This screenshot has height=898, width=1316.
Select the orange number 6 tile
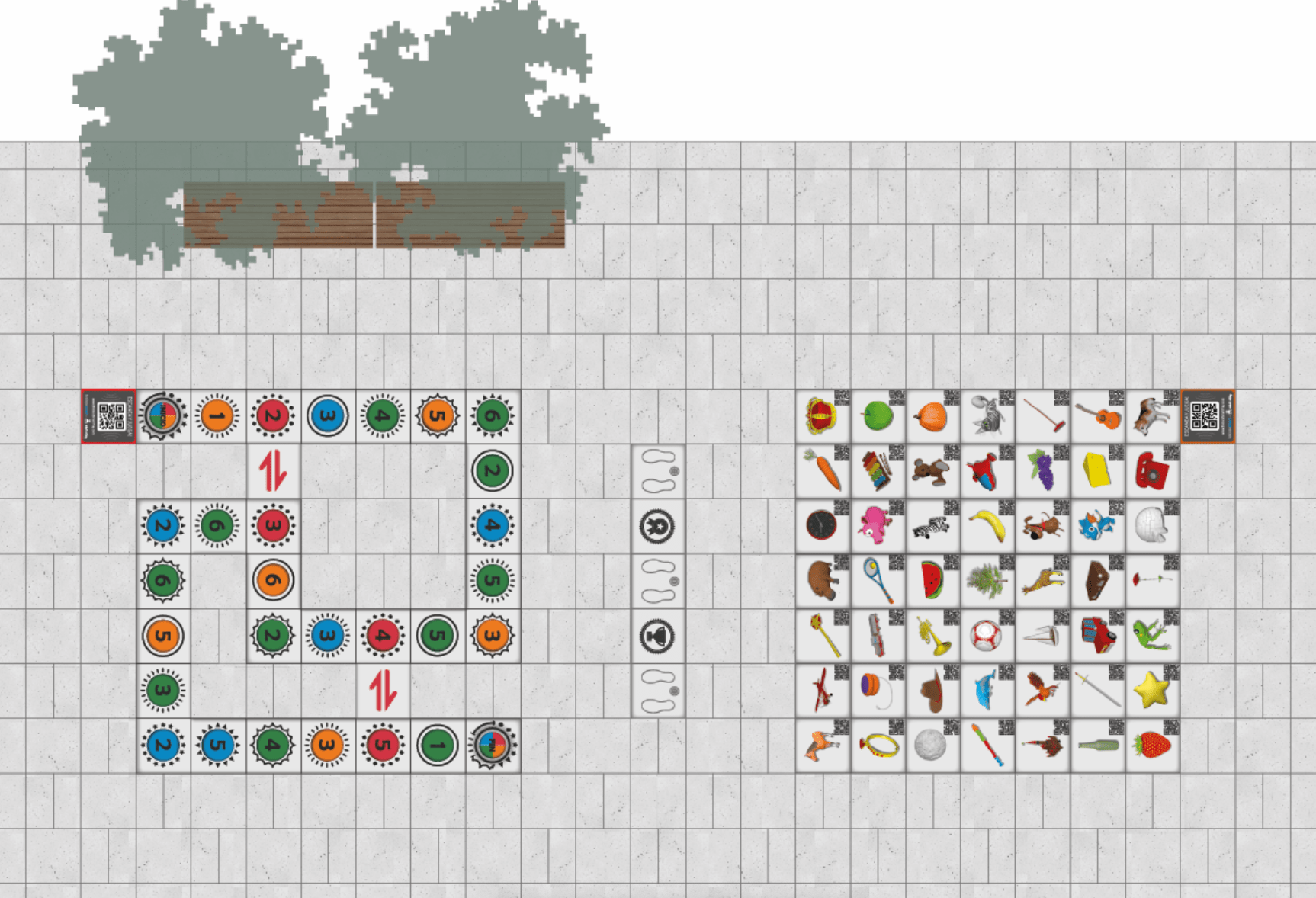273,580
